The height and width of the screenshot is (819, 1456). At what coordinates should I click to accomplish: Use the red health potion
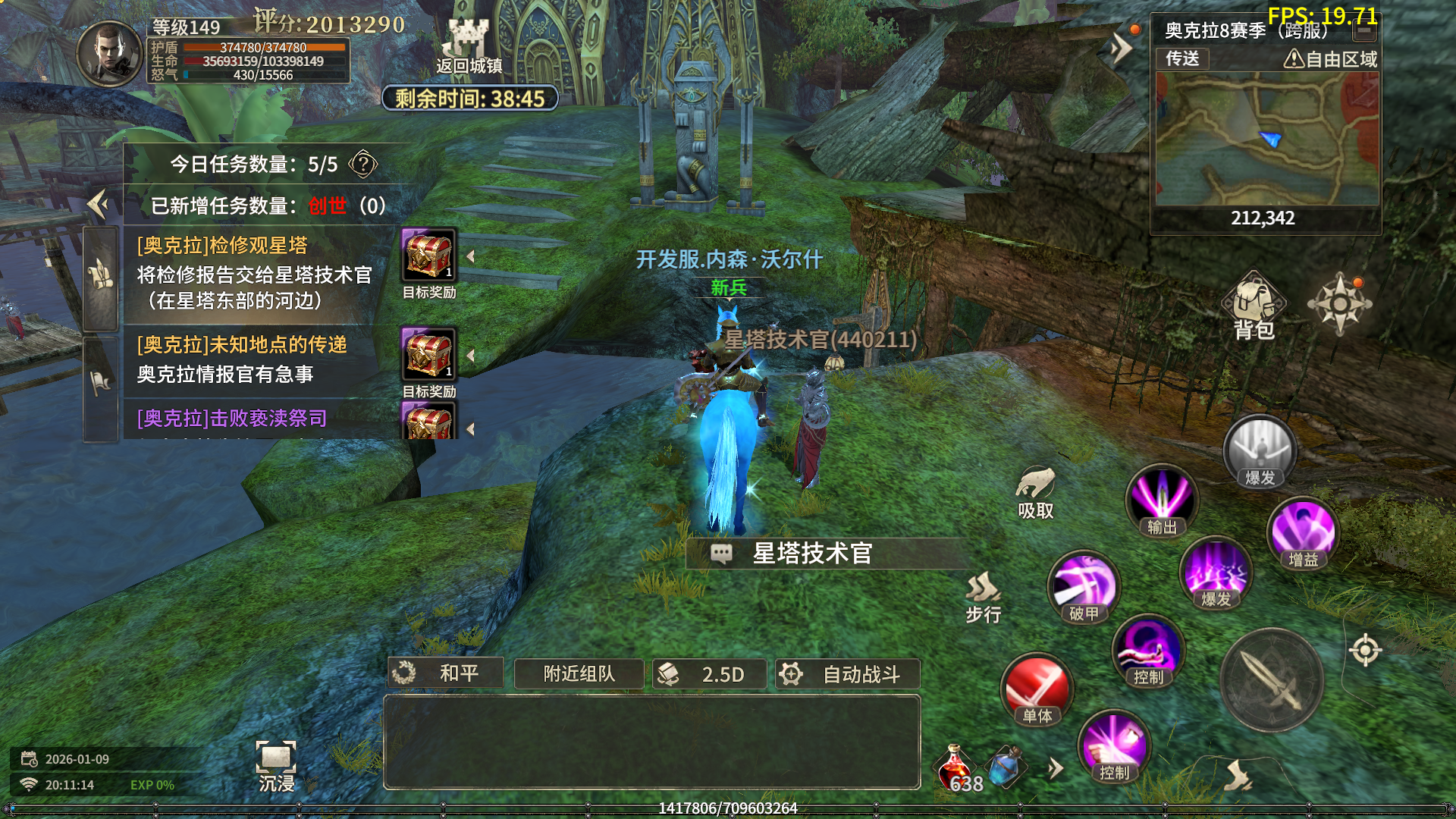(x=957, y=768)
